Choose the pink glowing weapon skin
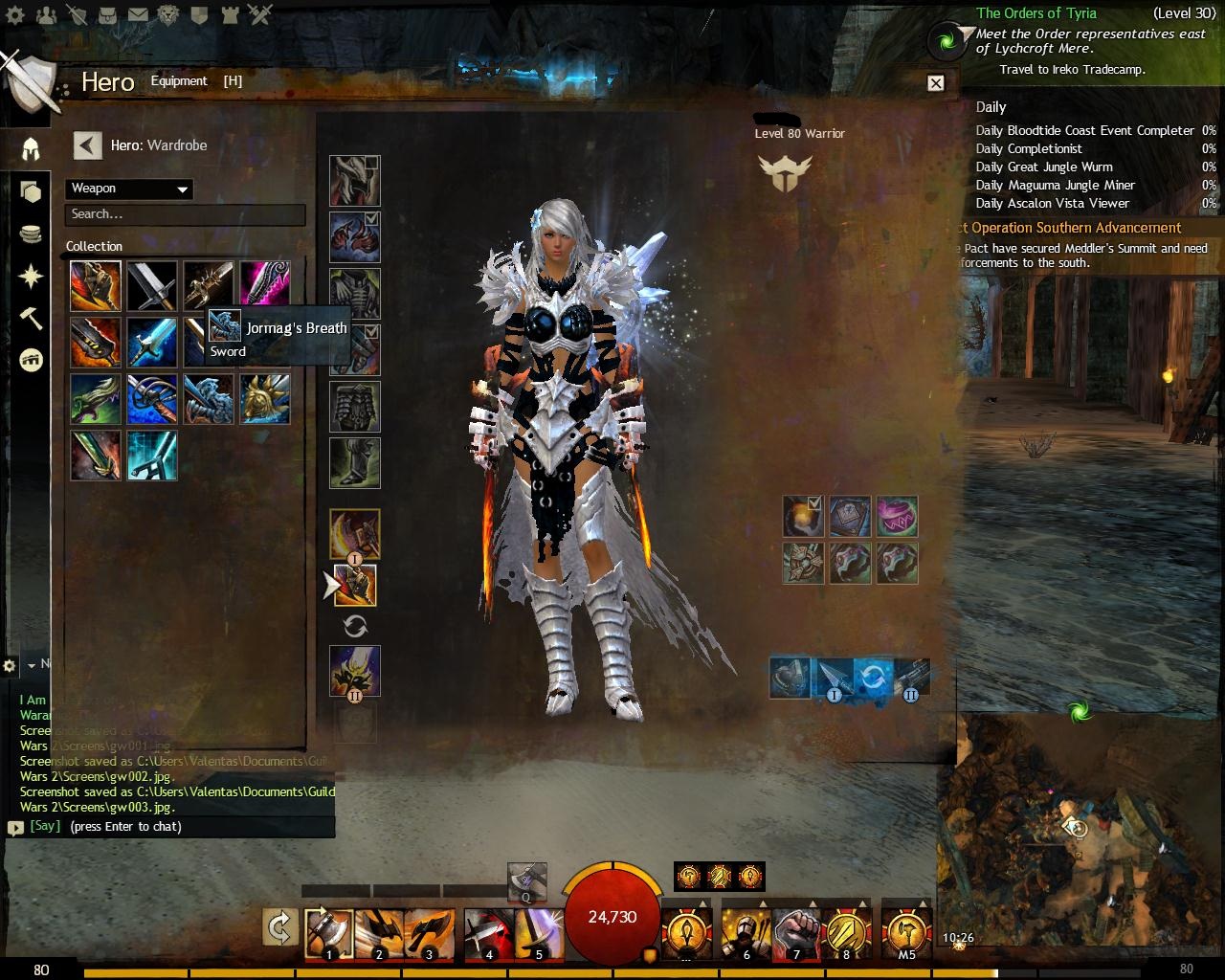 (x=264, y=286)
